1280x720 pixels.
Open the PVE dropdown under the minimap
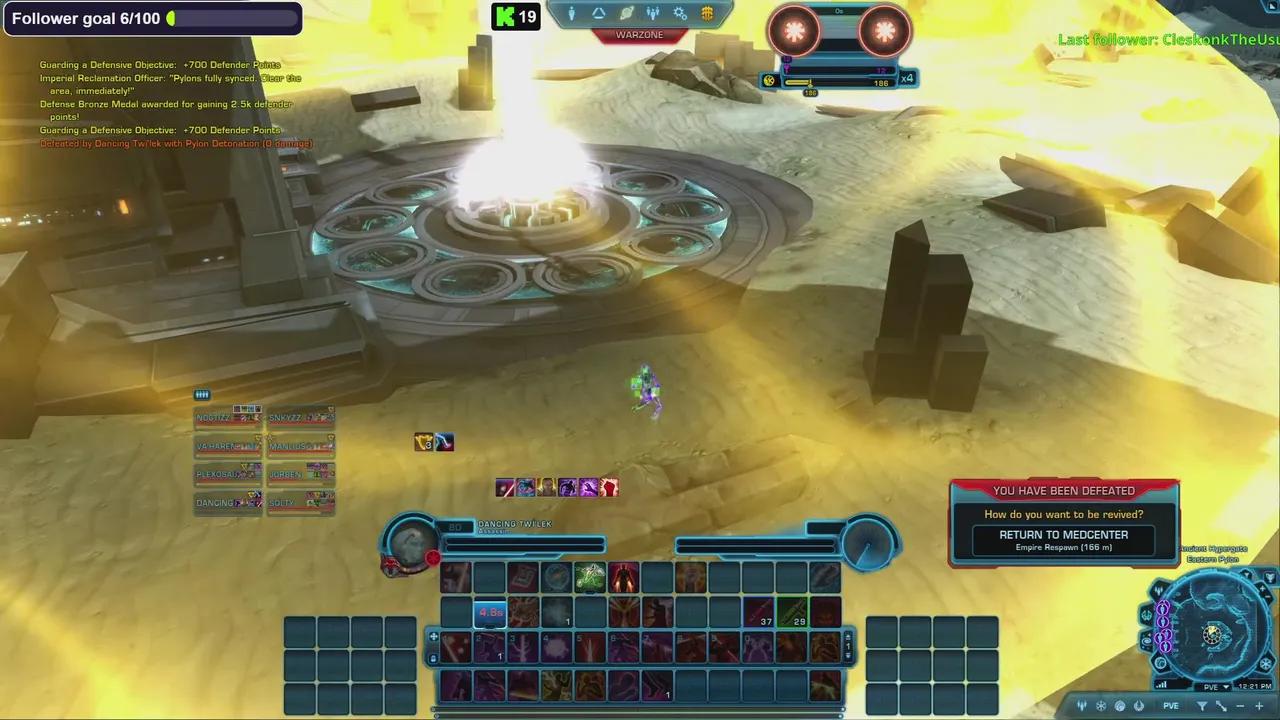coord(1216,687)
